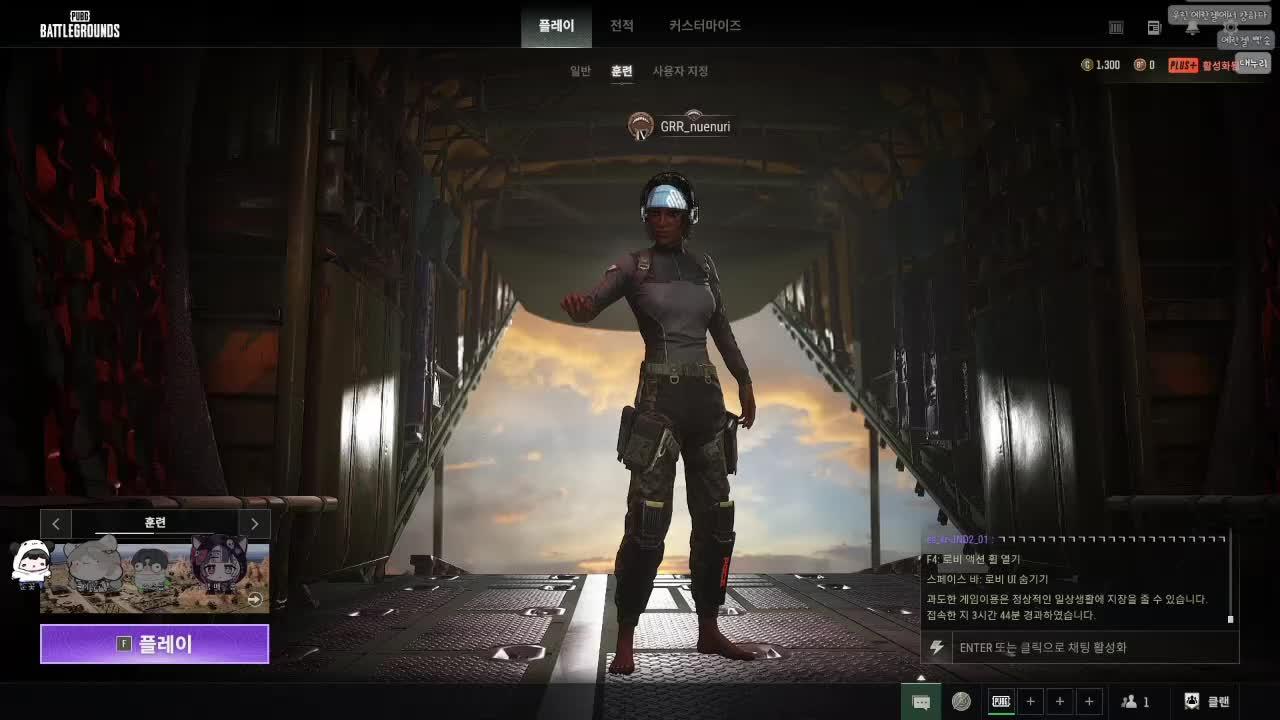This screenshot has height=720, width=1280.
Task: Click the clan emblem icon next to 클랜
Action: pos(1190,701)
